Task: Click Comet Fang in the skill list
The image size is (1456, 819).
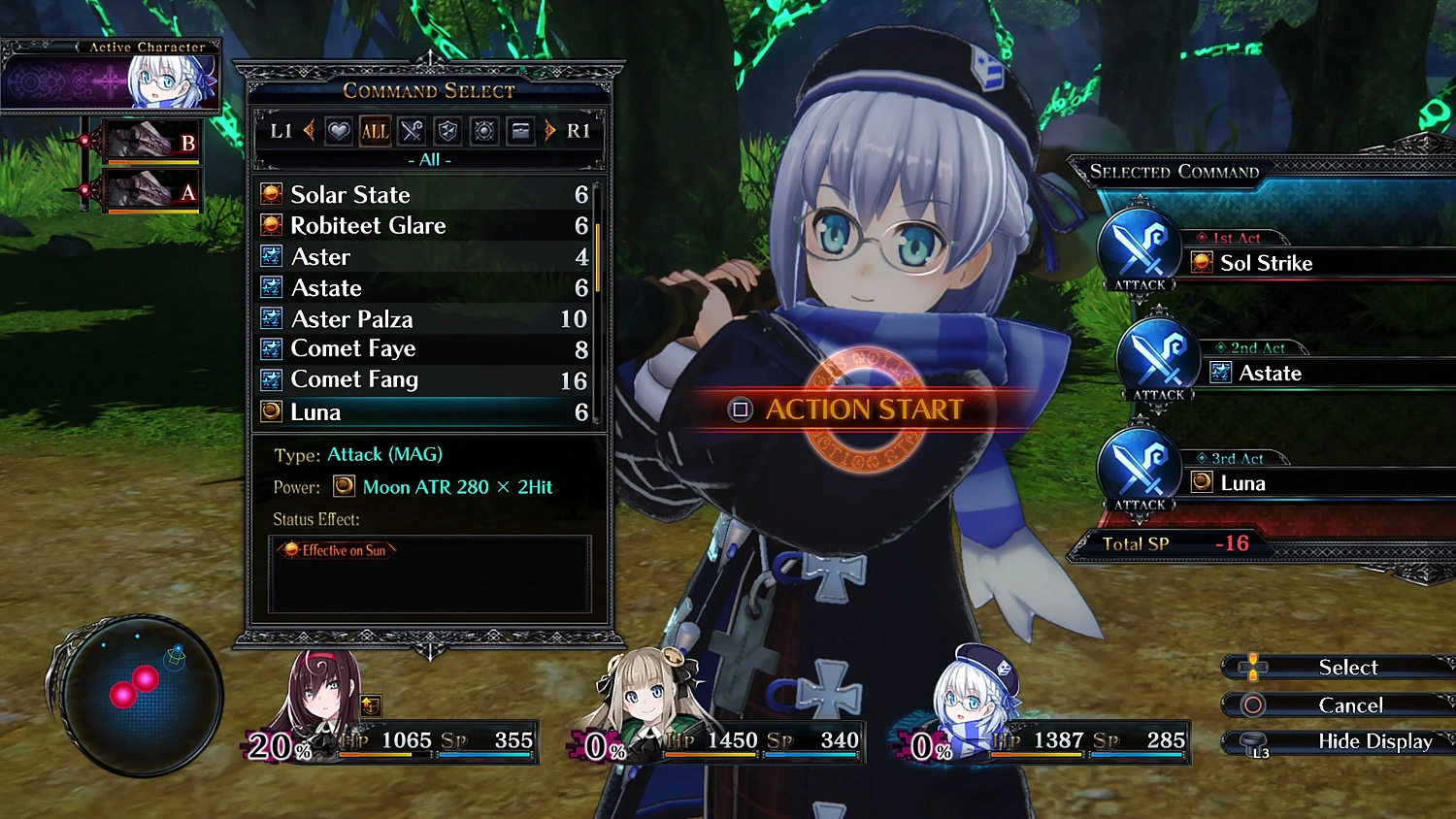Action: pyautogui.click(x=354, y=380)
